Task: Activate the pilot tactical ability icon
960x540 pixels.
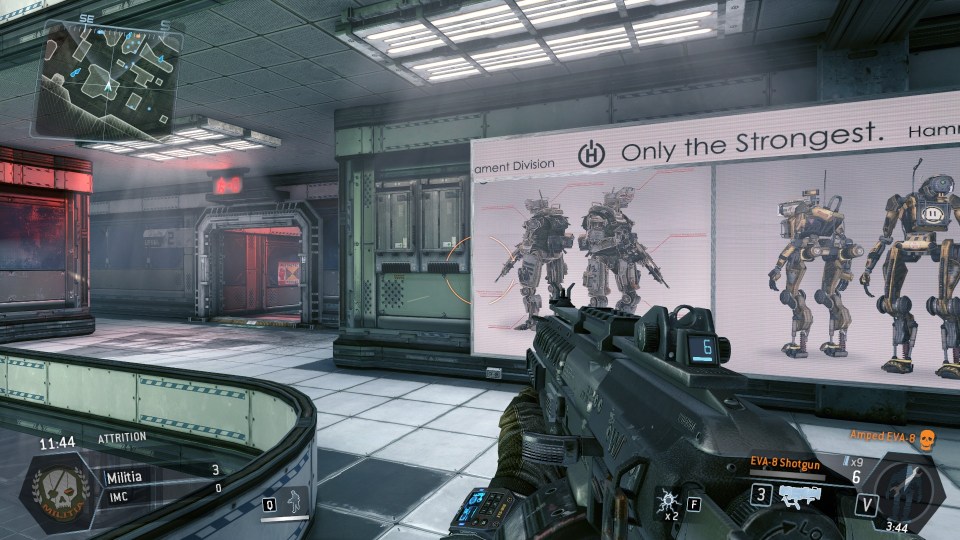Action: [x=296, y=502]
